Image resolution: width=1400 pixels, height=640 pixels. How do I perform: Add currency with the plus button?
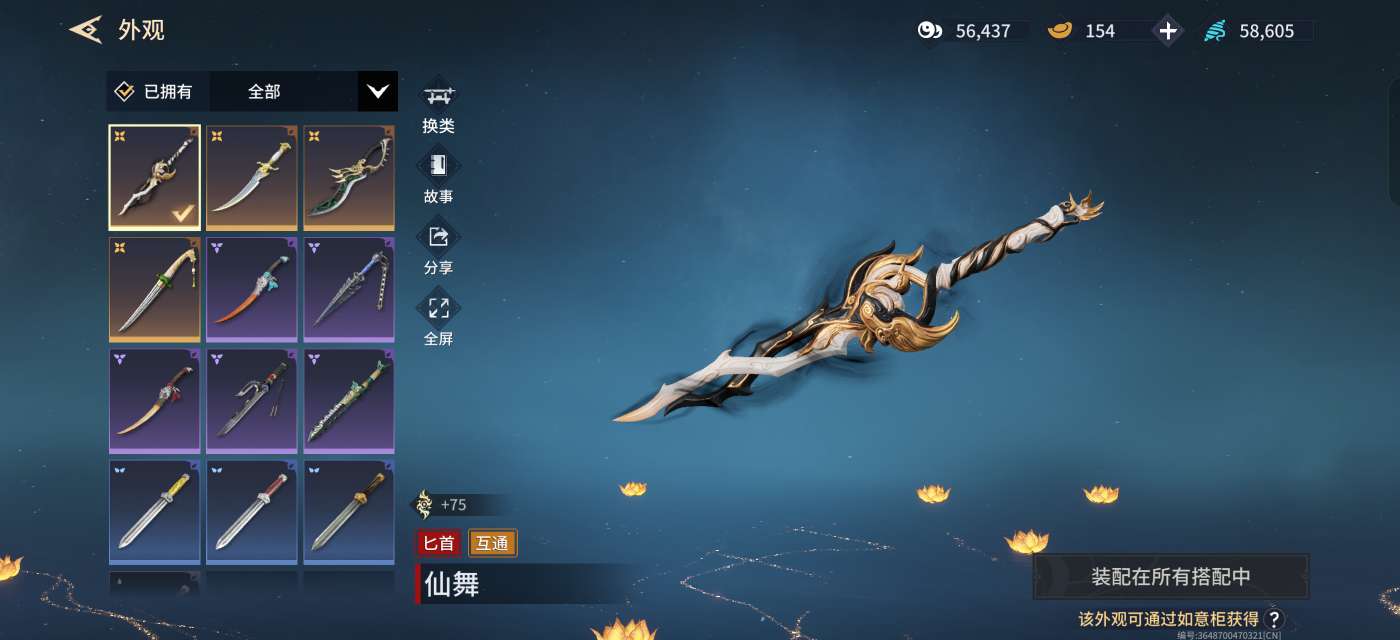[x=1168, y=31]
